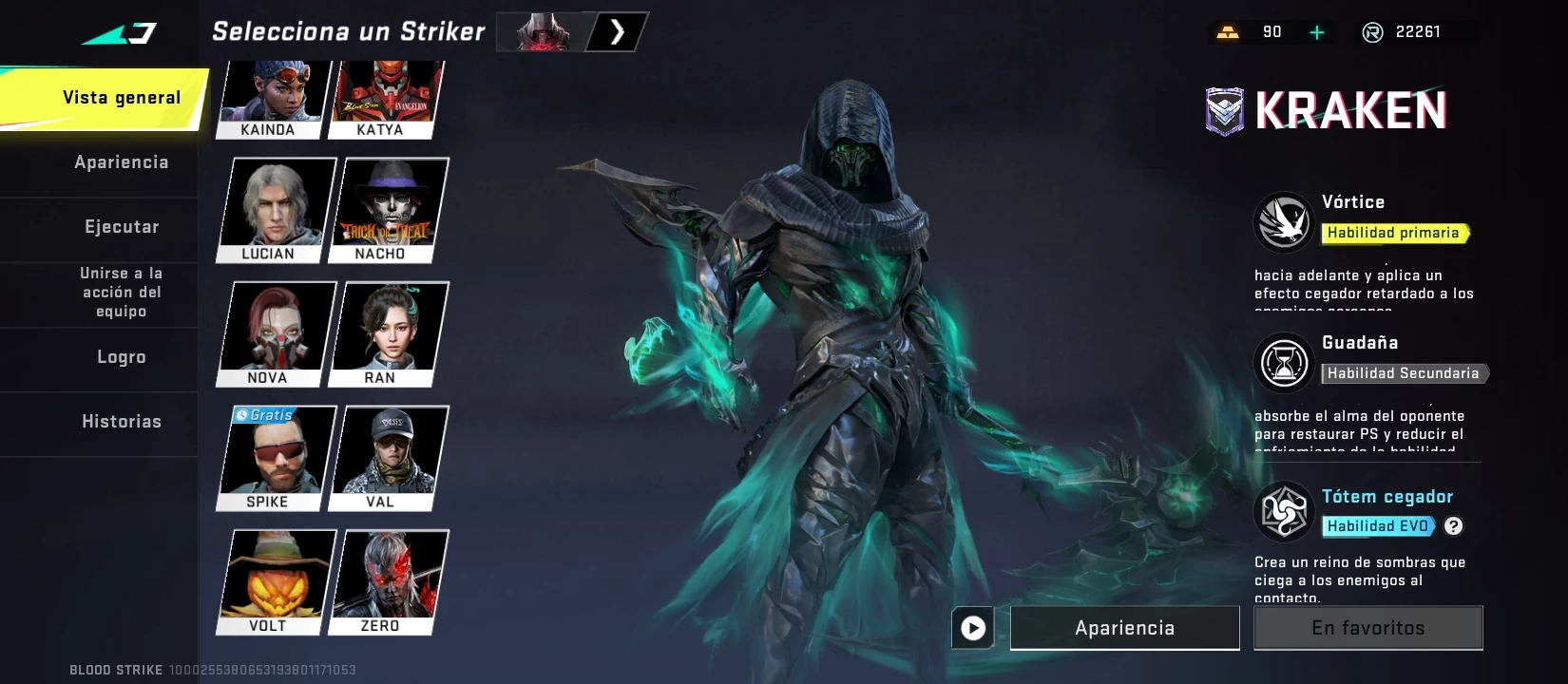Click the next-striker arrow in the header

(618, 32)
